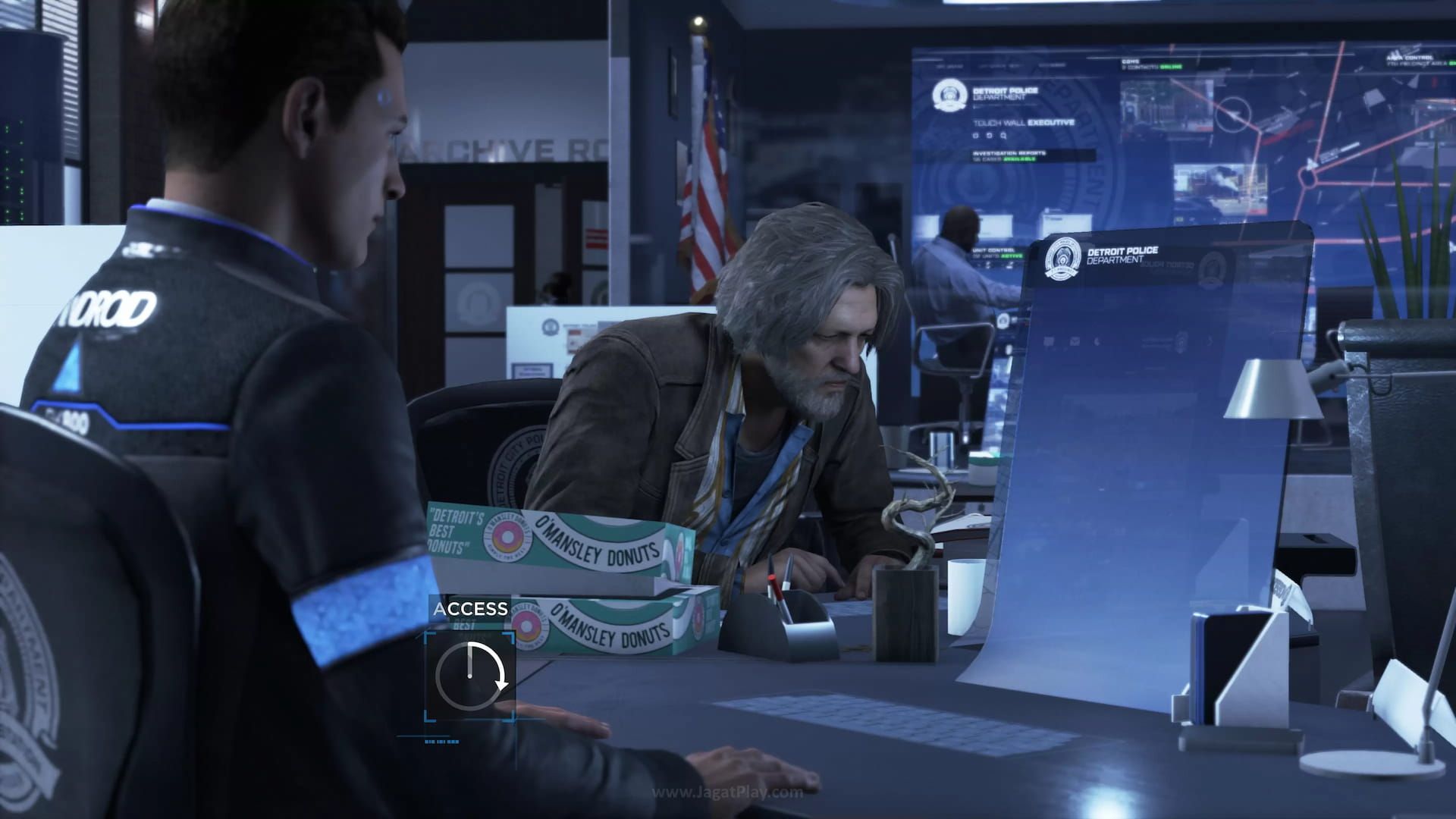Select the DPD shield logo on the monitor header
The width and height of the screenshot is (1456, 819).
(x=1062, y=259)
